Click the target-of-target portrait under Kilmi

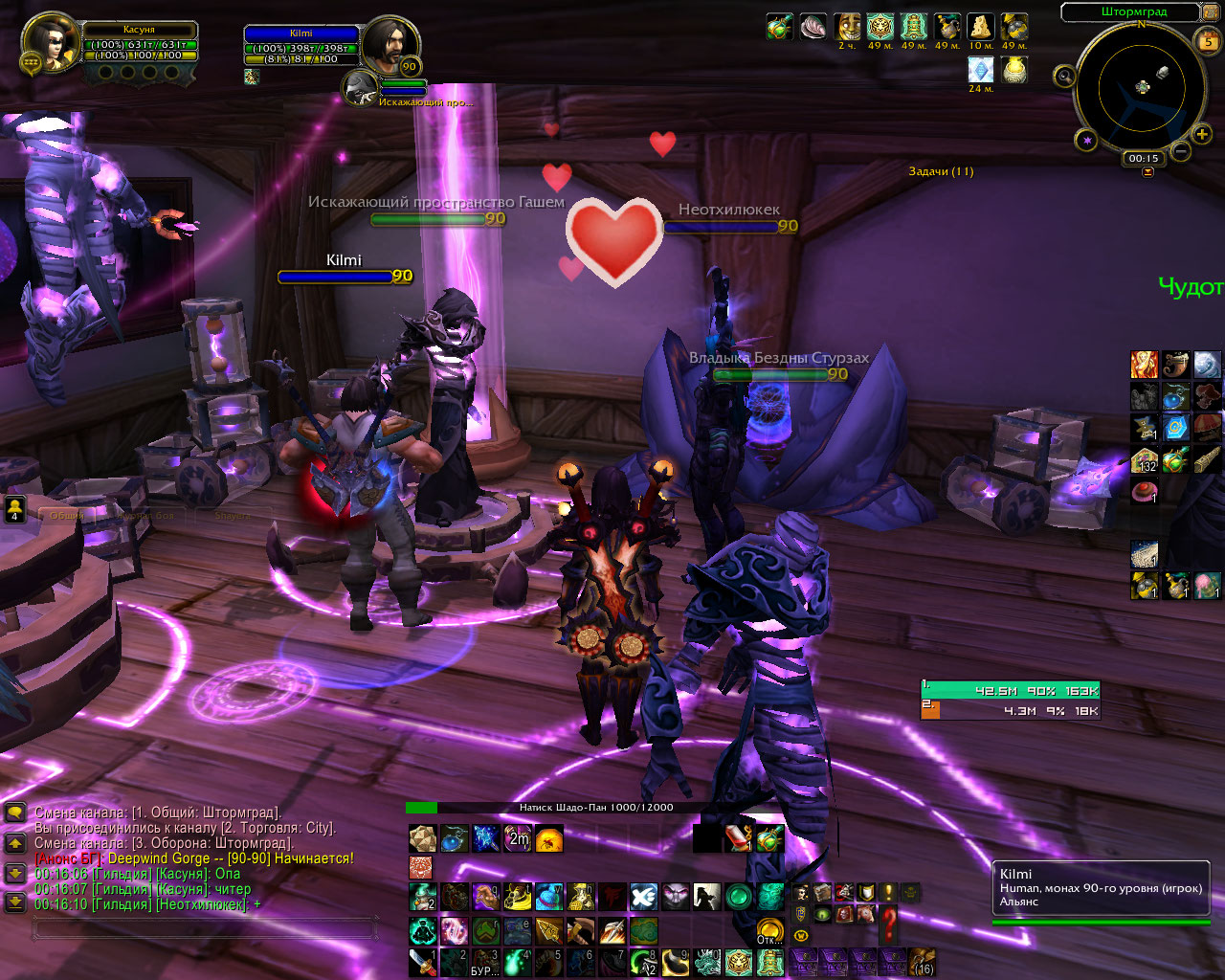(x=360, y=85)
